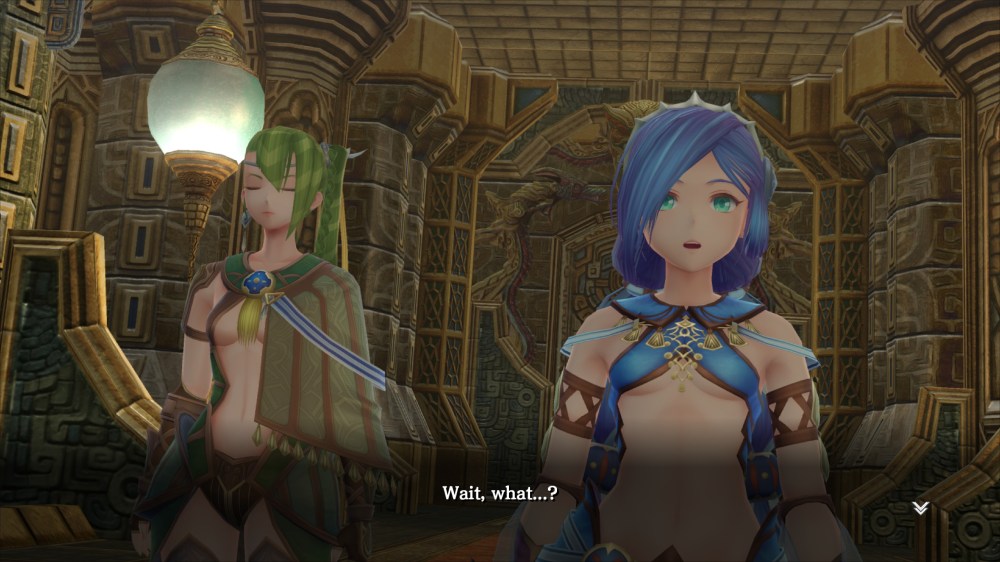Advance dialogue with the double-chevron arrow
The width and height of the screenshot is (1000, 562).
[x=920, y=508]
